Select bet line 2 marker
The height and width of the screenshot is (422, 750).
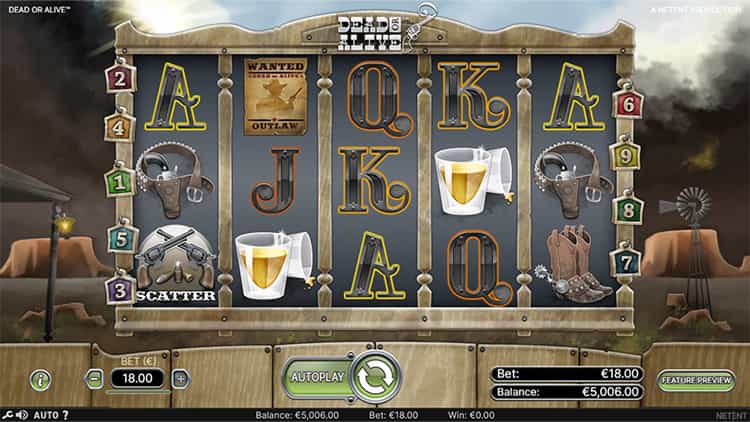pos(121,77)
